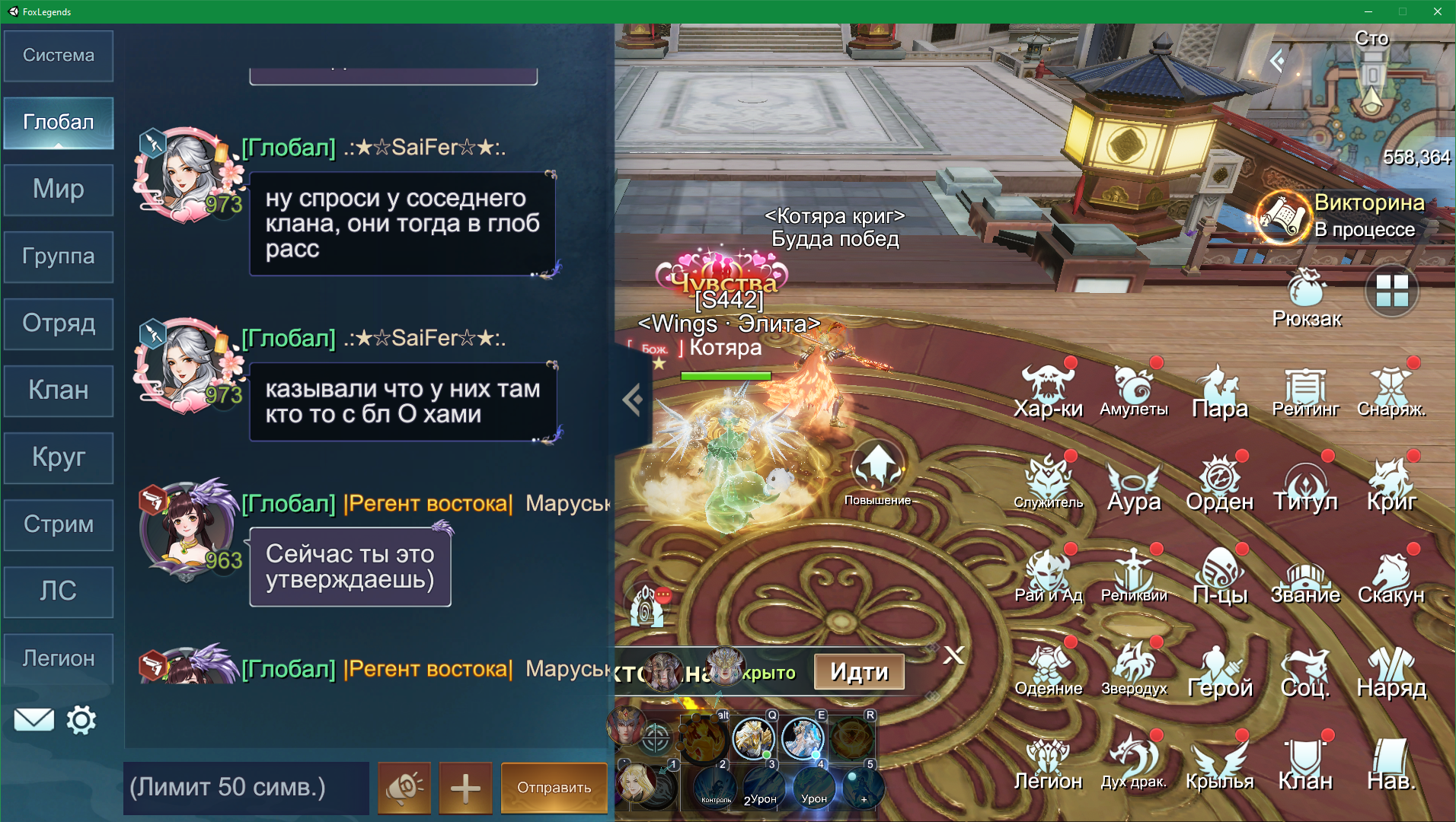Click the megaphone announcement button
1456x822 pixels.
pos(404,787)
